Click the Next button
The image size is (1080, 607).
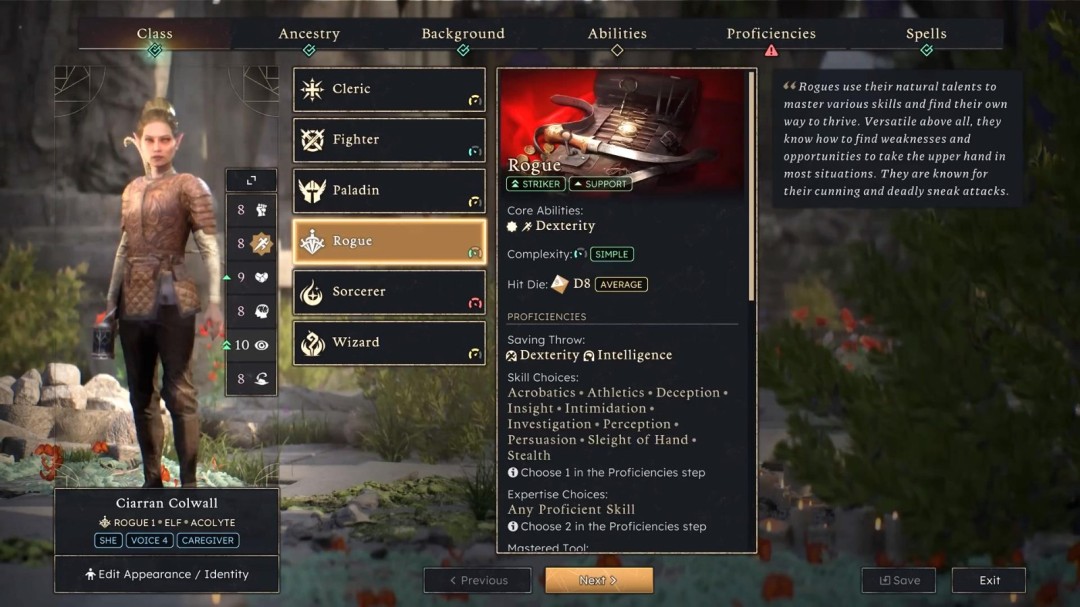(598, 580)
